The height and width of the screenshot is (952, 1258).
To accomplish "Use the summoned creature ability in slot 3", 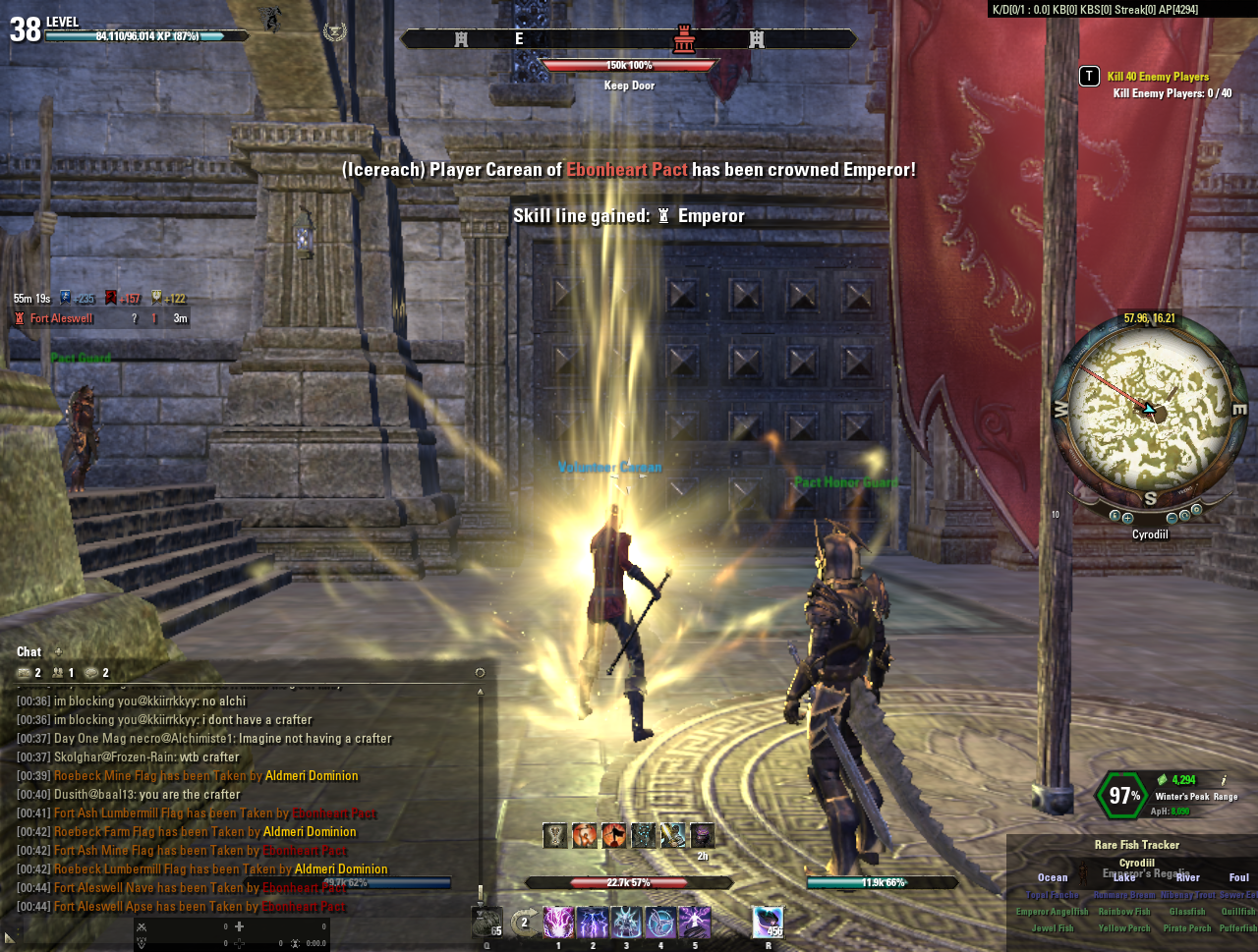I will click(x=626, y=923).
